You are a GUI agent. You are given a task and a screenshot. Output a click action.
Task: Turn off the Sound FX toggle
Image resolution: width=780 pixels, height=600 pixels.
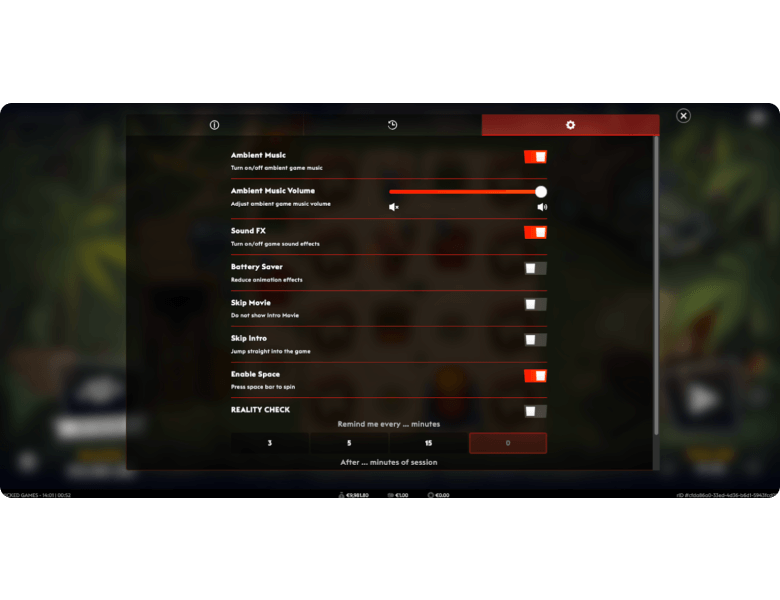(535, 233)
